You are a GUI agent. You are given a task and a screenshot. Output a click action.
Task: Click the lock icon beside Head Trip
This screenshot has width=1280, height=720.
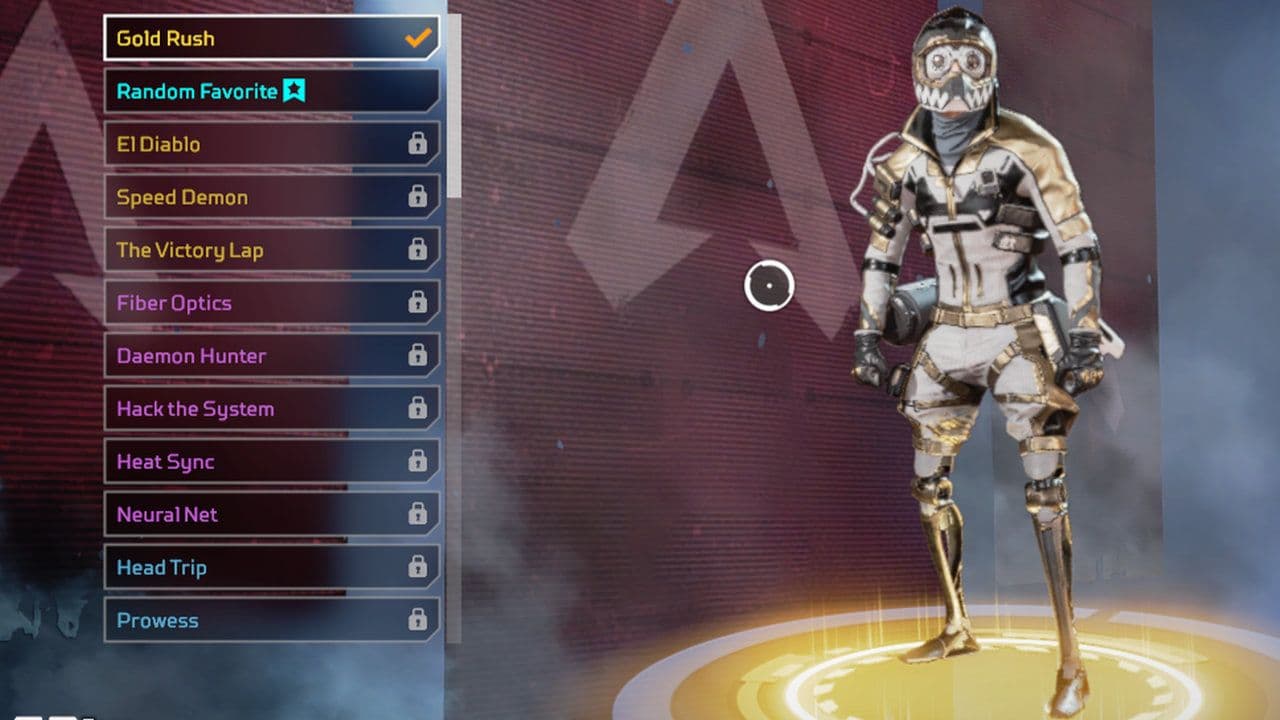pyautogui.click(x=418, y=567)
